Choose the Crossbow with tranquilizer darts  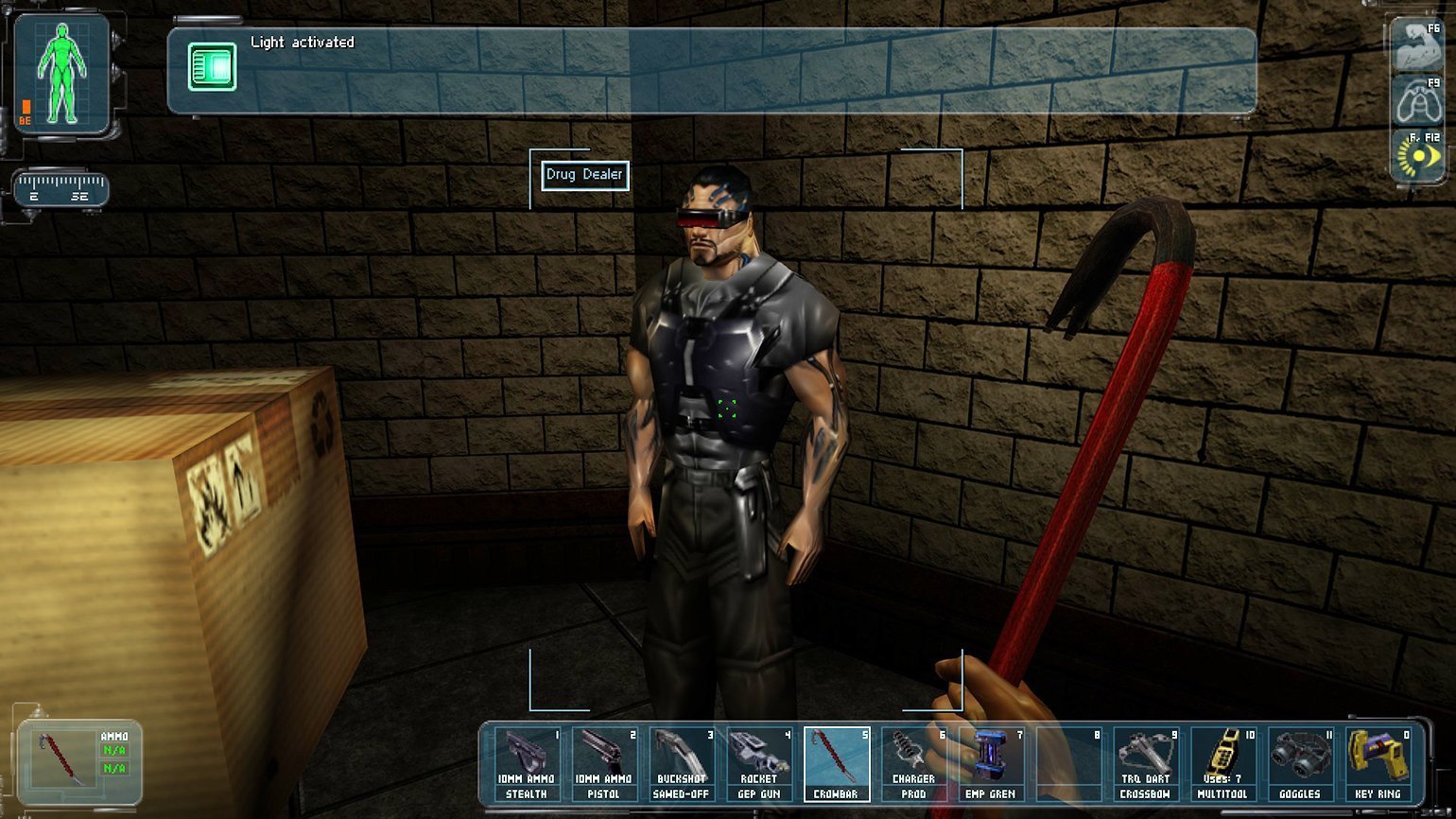(1145, 764)
